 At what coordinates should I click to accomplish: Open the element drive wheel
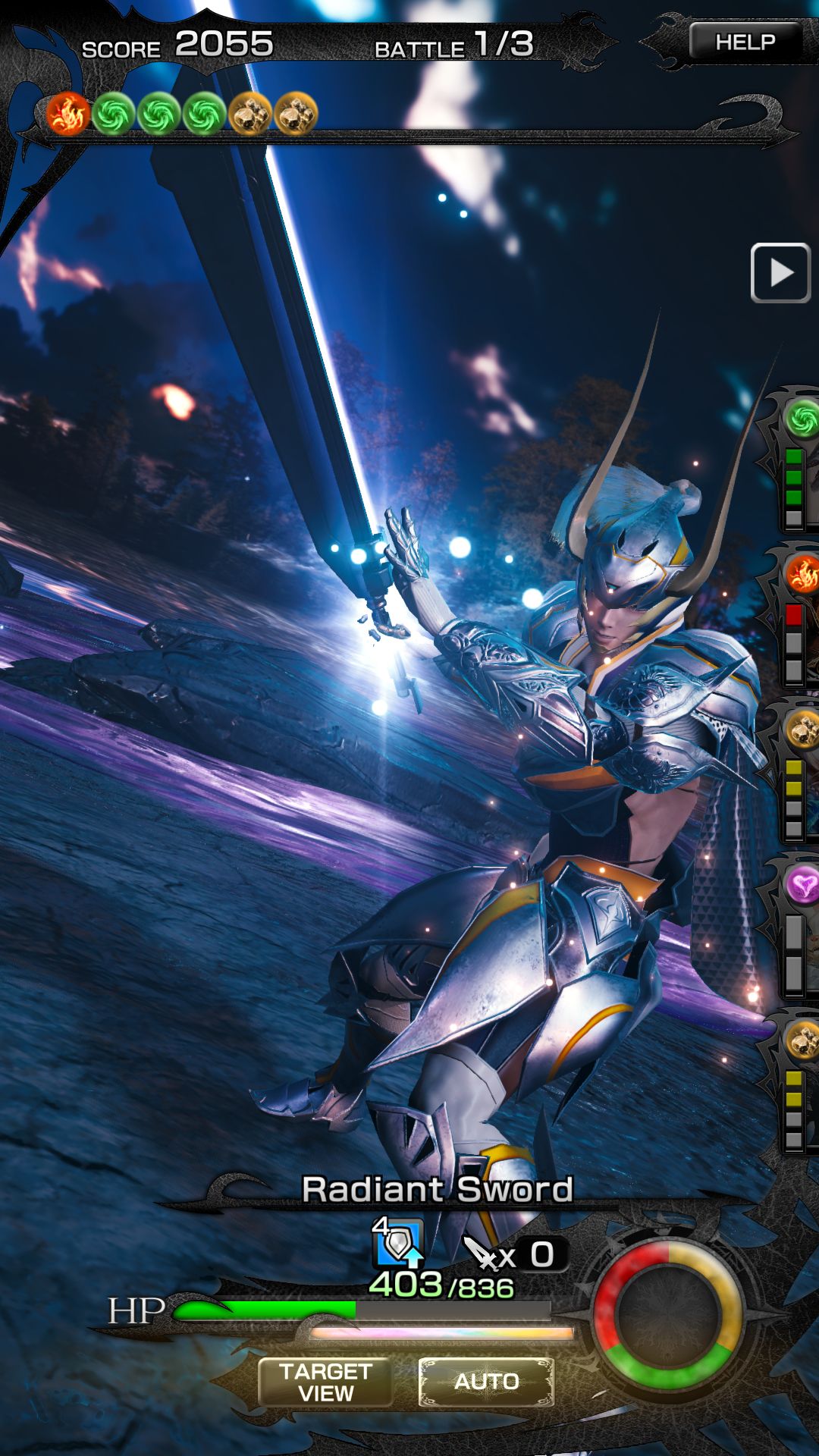[x=667, y=1316]
